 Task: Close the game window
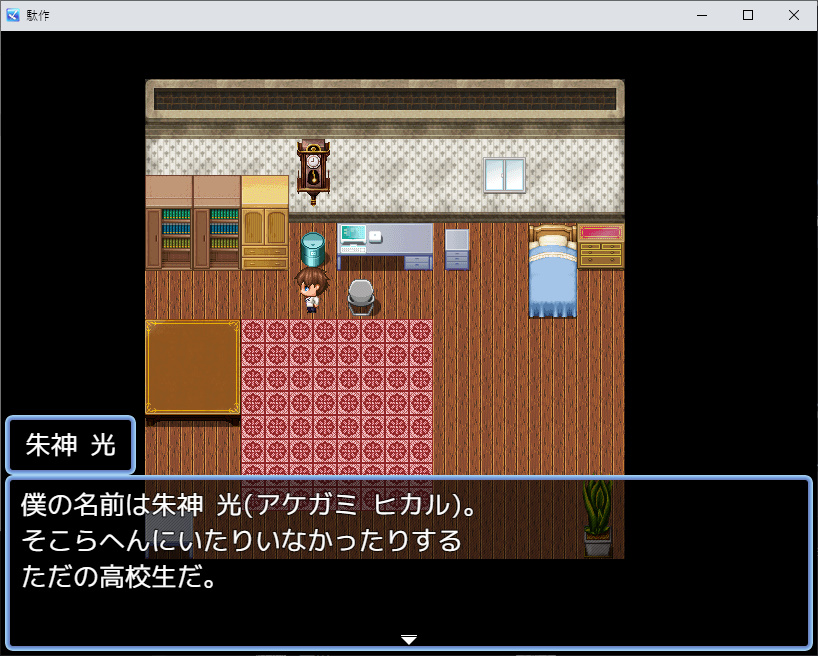coord(793,15)
